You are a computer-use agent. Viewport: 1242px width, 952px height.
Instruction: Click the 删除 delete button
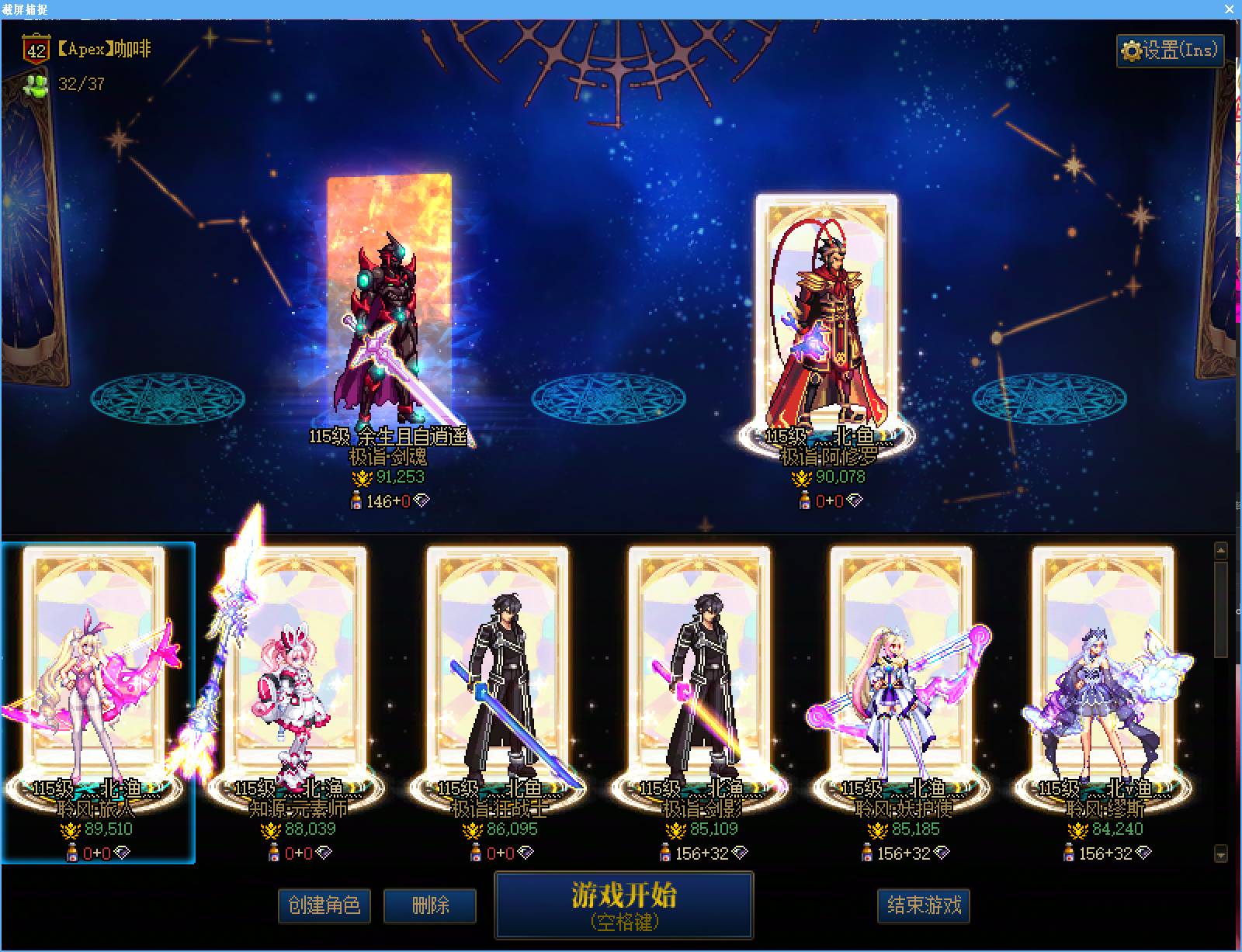[x=432, y=906]
